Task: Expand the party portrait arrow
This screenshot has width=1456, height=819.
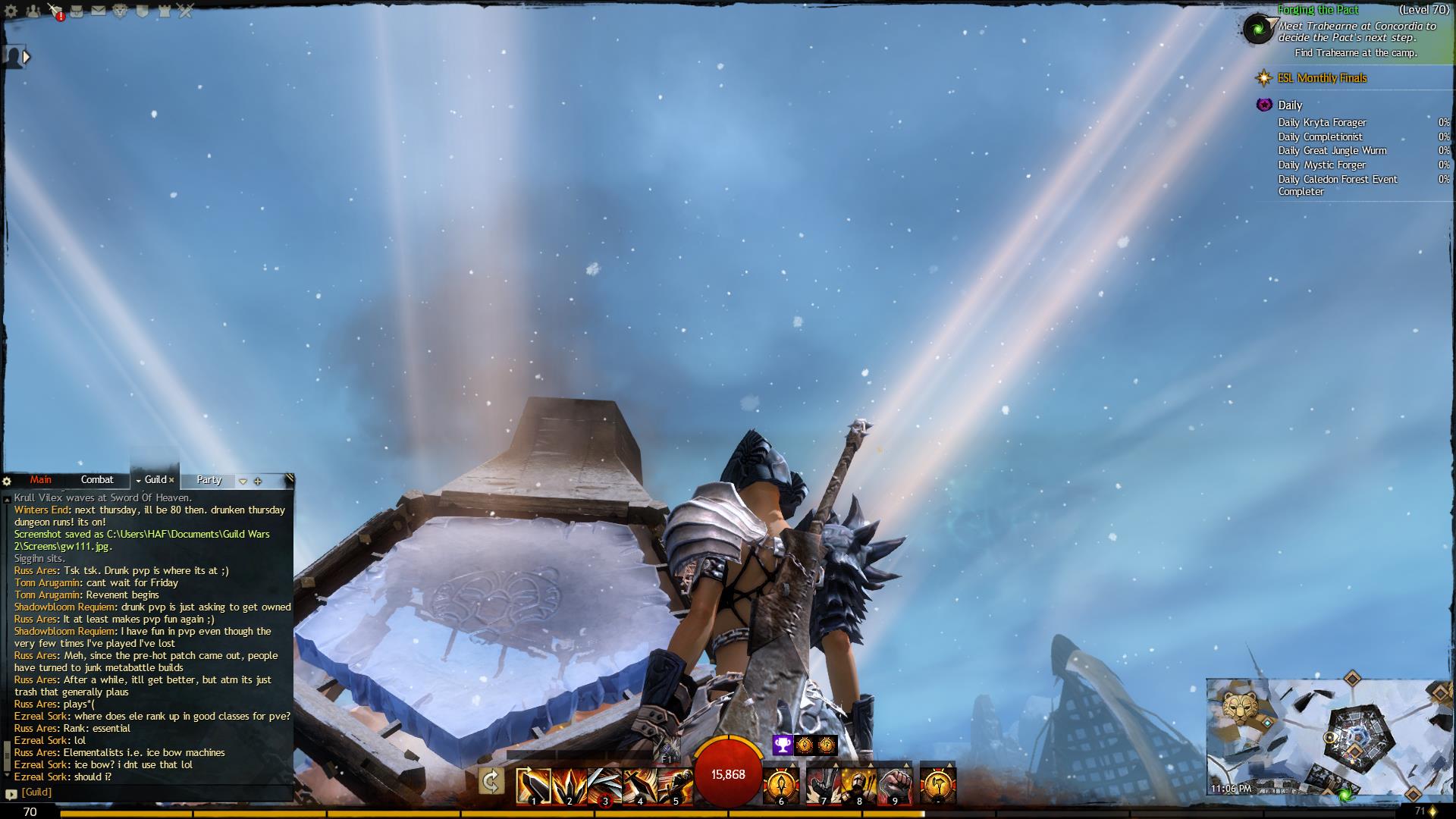Action: (27, 56)
